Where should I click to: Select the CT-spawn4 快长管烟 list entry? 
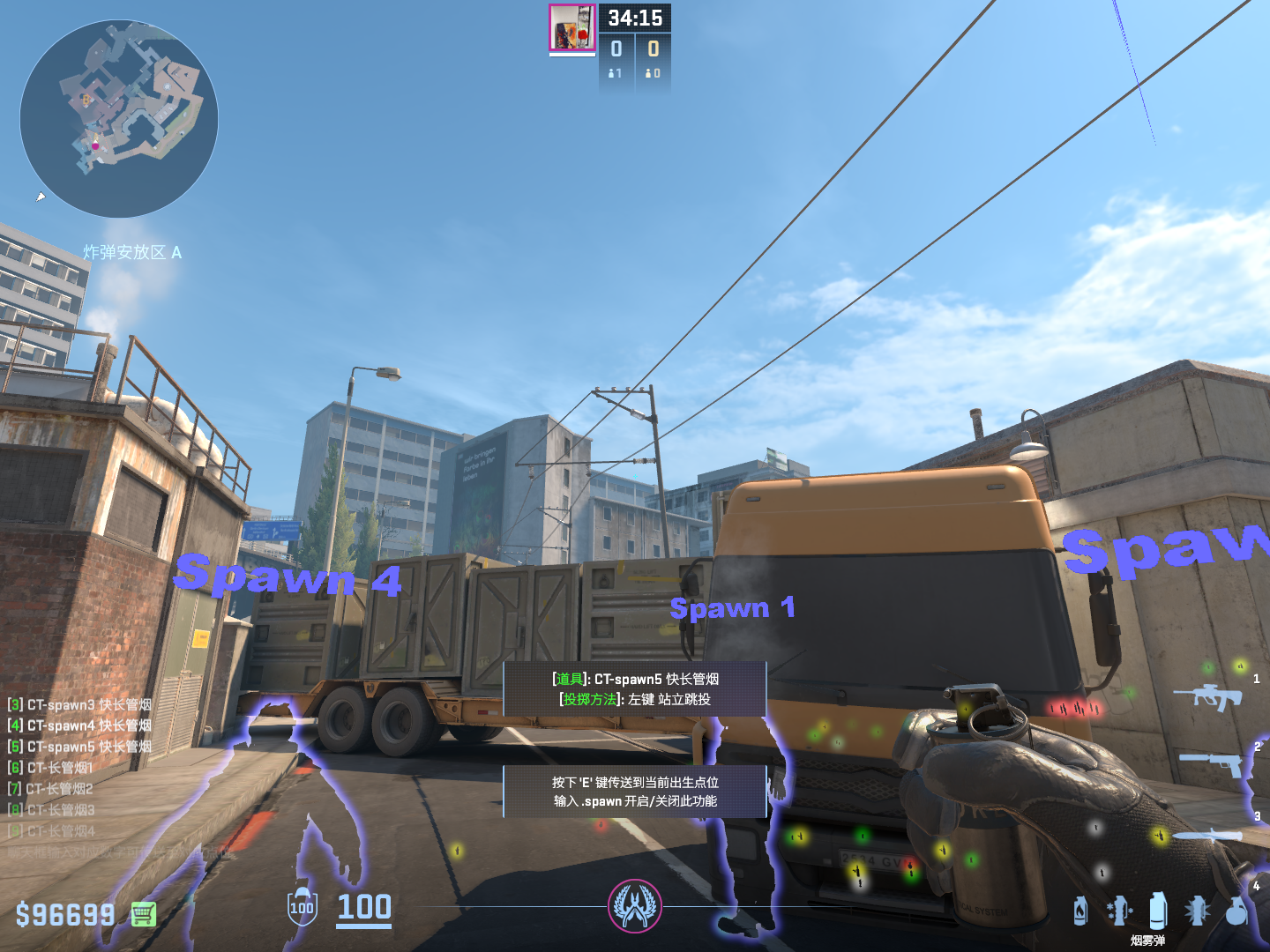[79, 725]
